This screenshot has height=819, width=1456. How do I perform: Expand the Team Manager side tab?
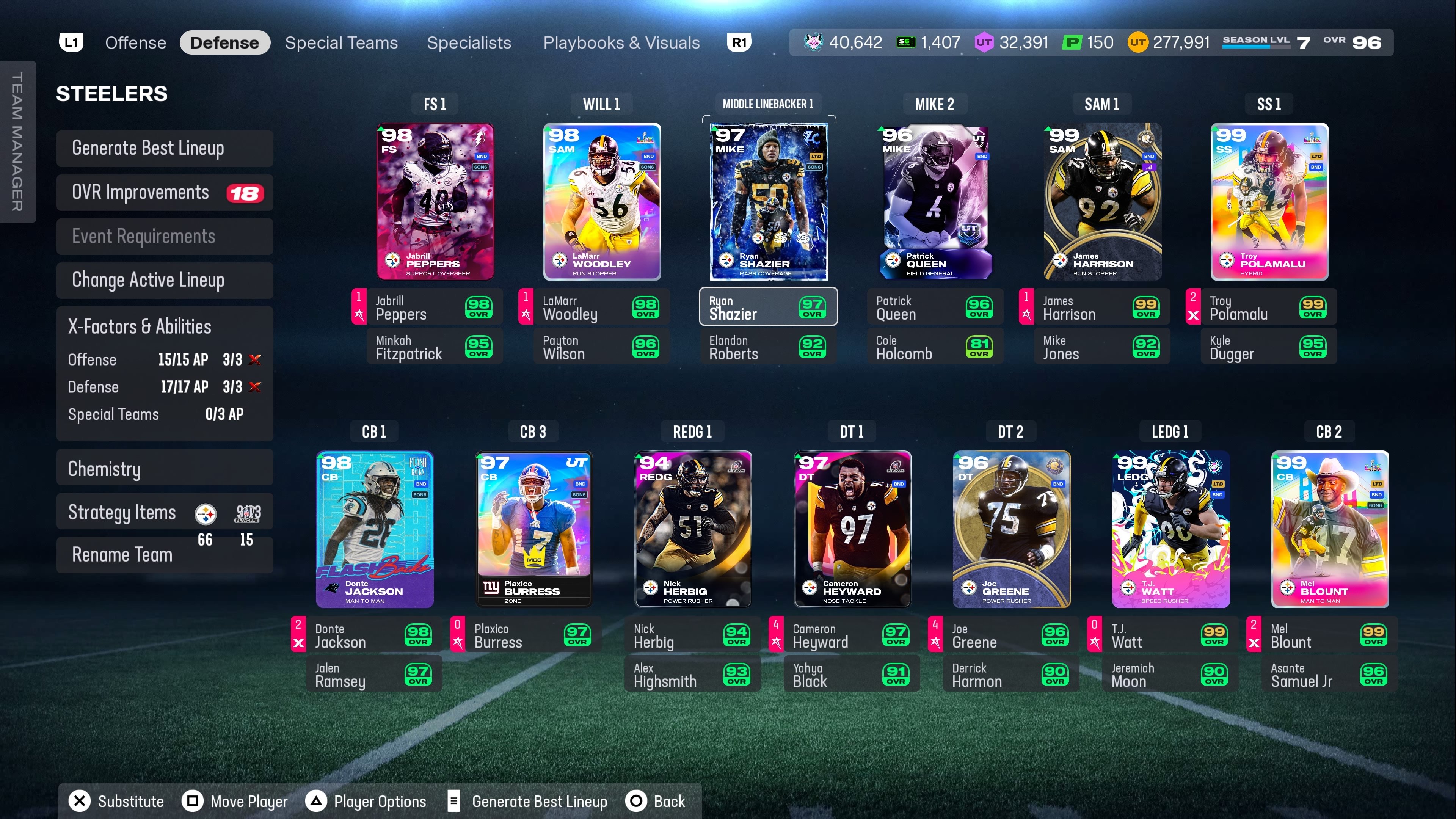pyautogui.click(x=17, y=141)
